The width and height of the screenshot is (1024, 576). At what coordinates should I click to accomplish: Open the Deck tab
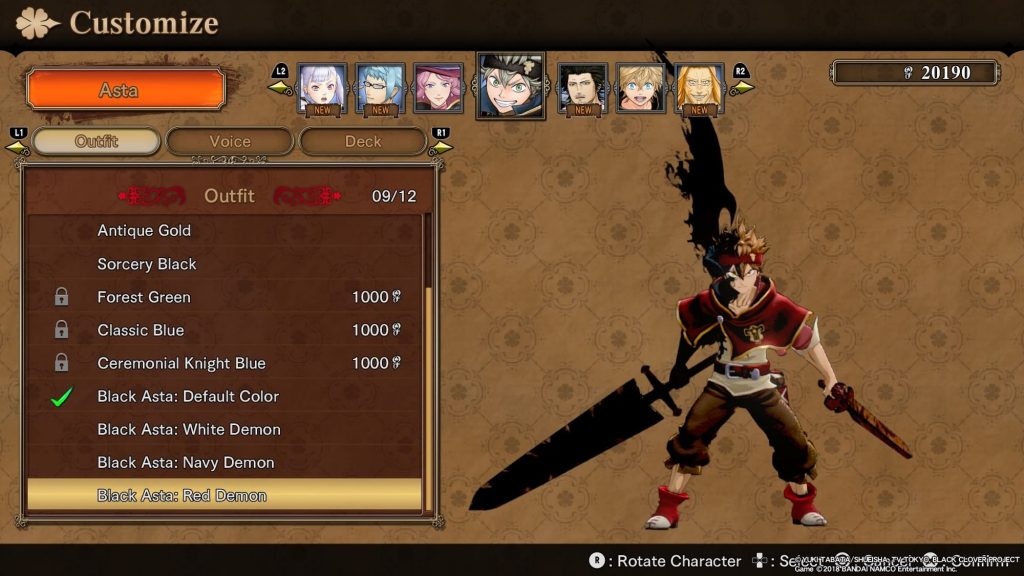tap(363, 141)
